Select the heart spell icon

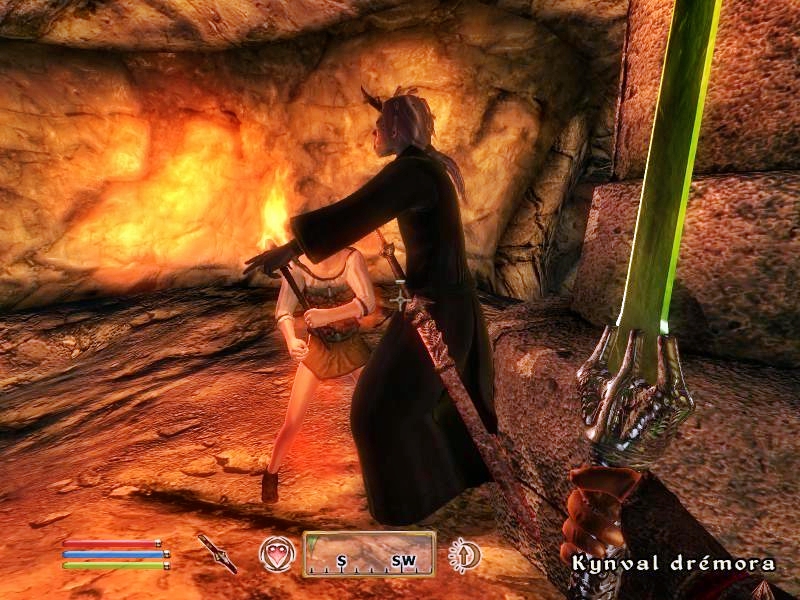coord(275,554)
